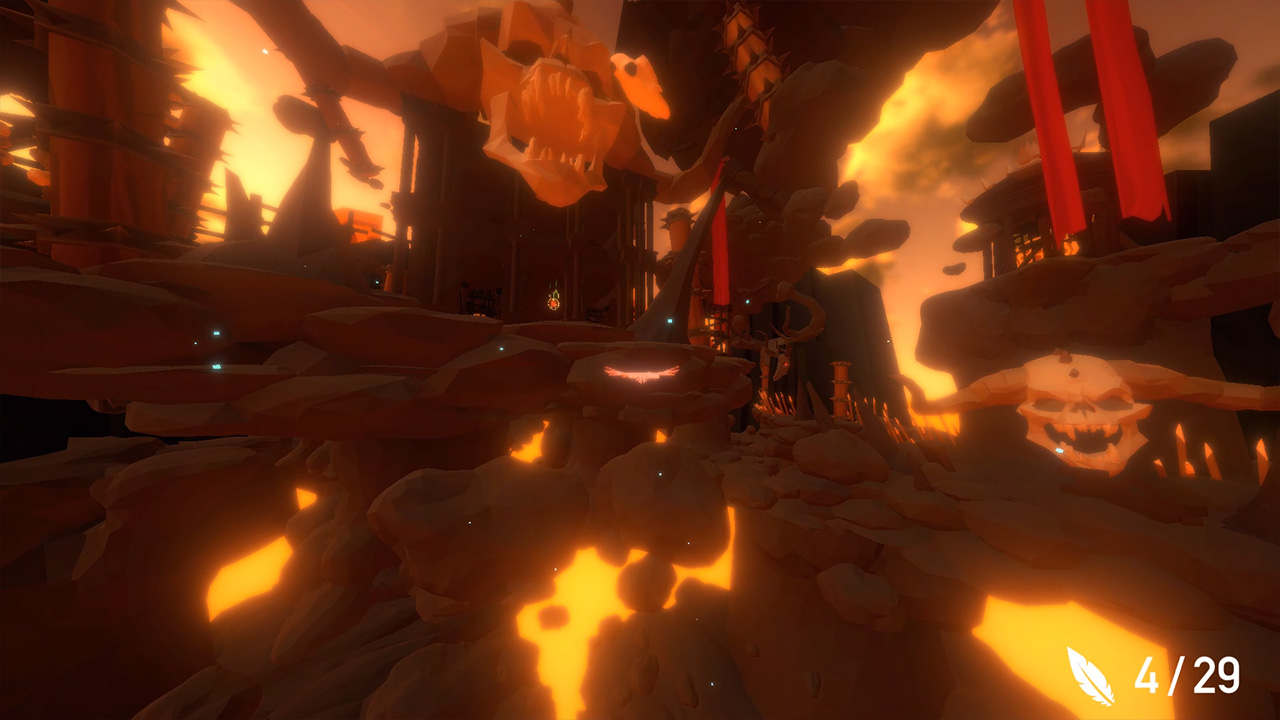This screenshot has width=1280, height=720.
Task: Click the red circular sigil on the dark wall
Action: click(x=554, y=304)
